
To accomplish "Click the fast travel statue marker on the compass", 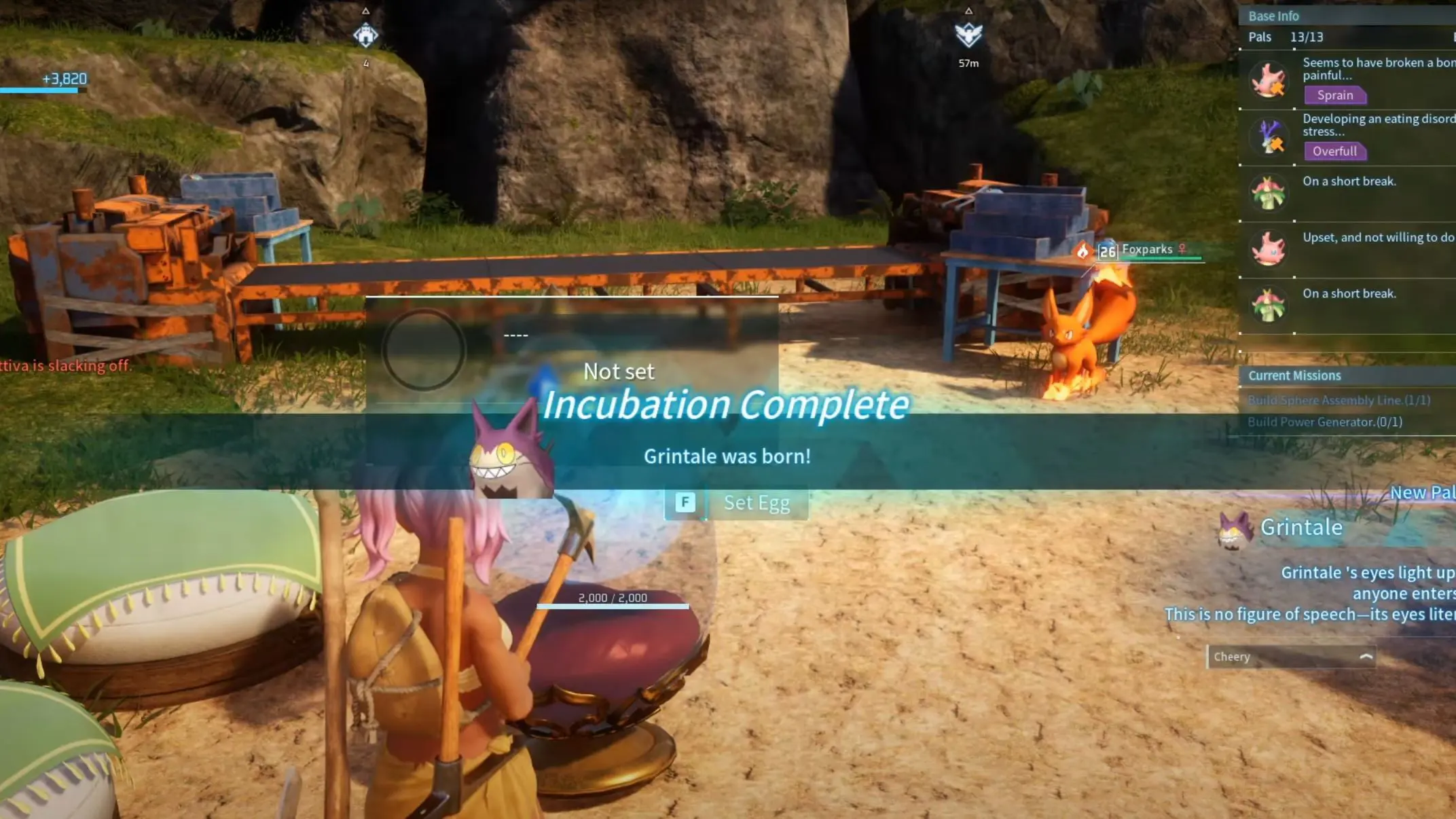I will coord(366,34).
